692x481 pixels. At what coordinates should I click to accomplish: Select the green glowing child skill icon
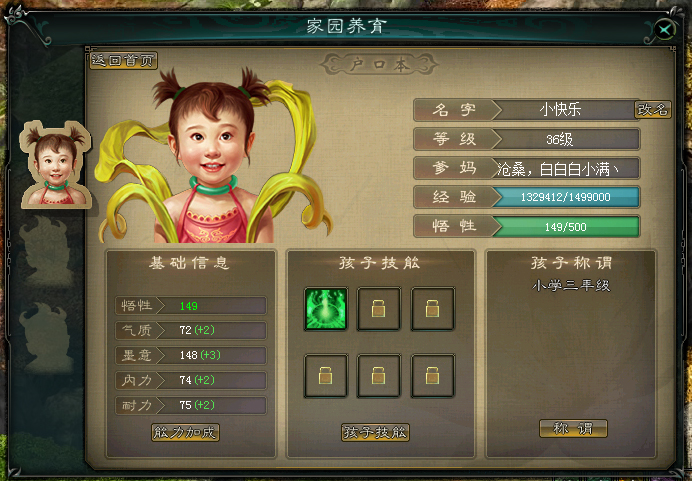click(326, 309)
